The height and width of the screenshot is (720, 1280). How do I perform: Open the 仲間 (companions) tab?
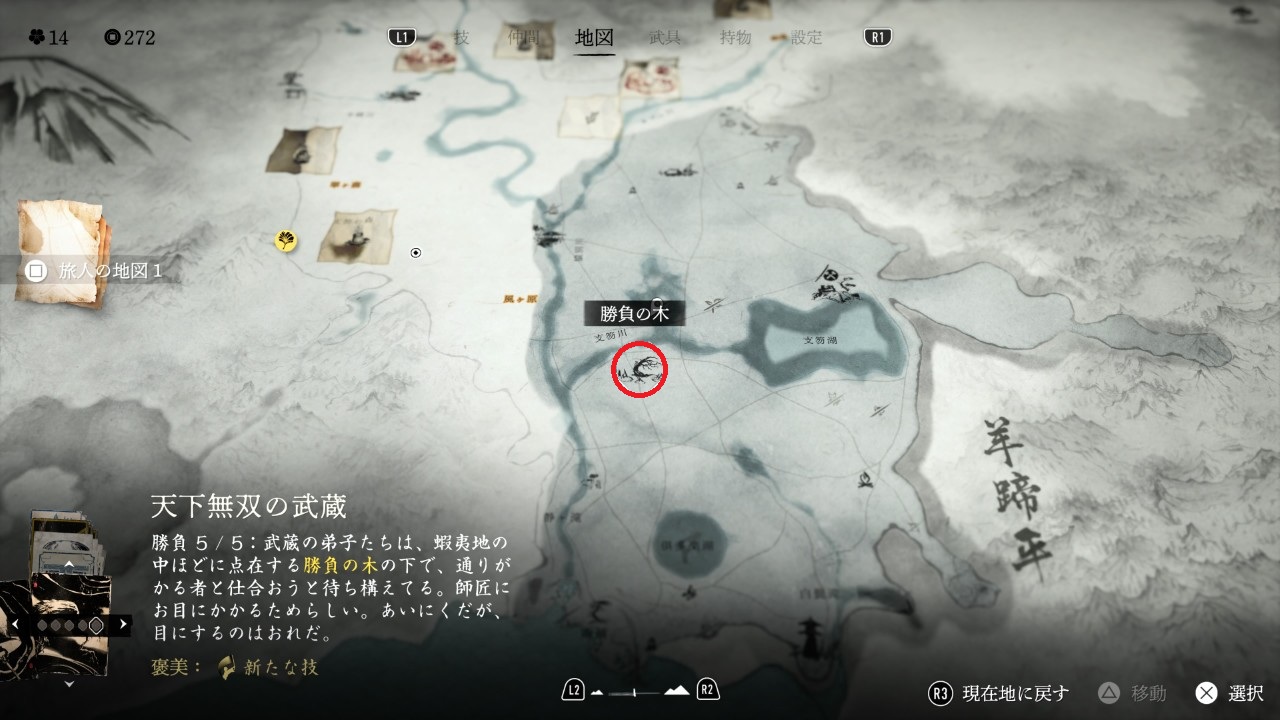[x=522, y=38]
